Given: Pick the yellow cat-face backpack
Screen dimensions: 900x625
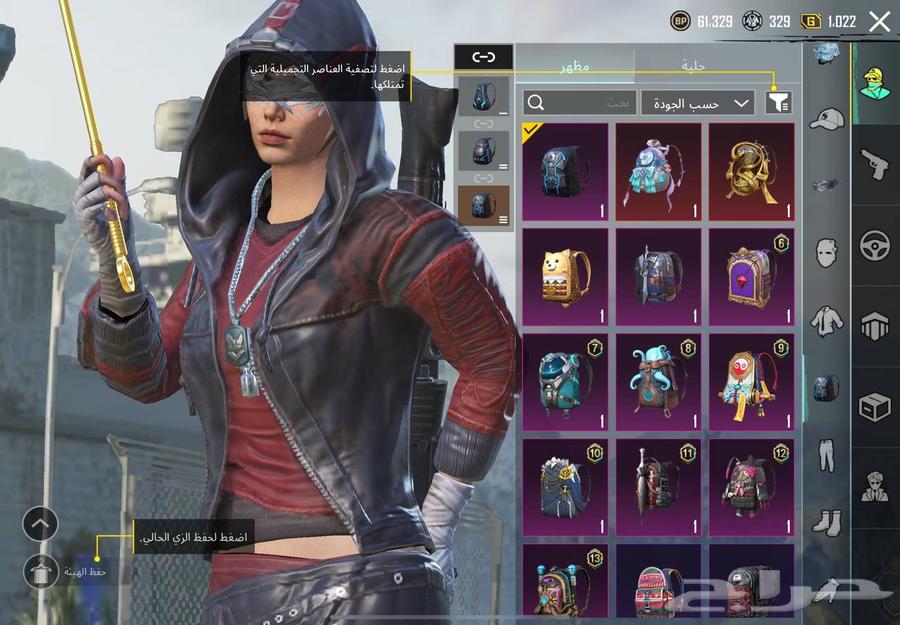Looking at the screenshot, I should [x=565, y=277].
